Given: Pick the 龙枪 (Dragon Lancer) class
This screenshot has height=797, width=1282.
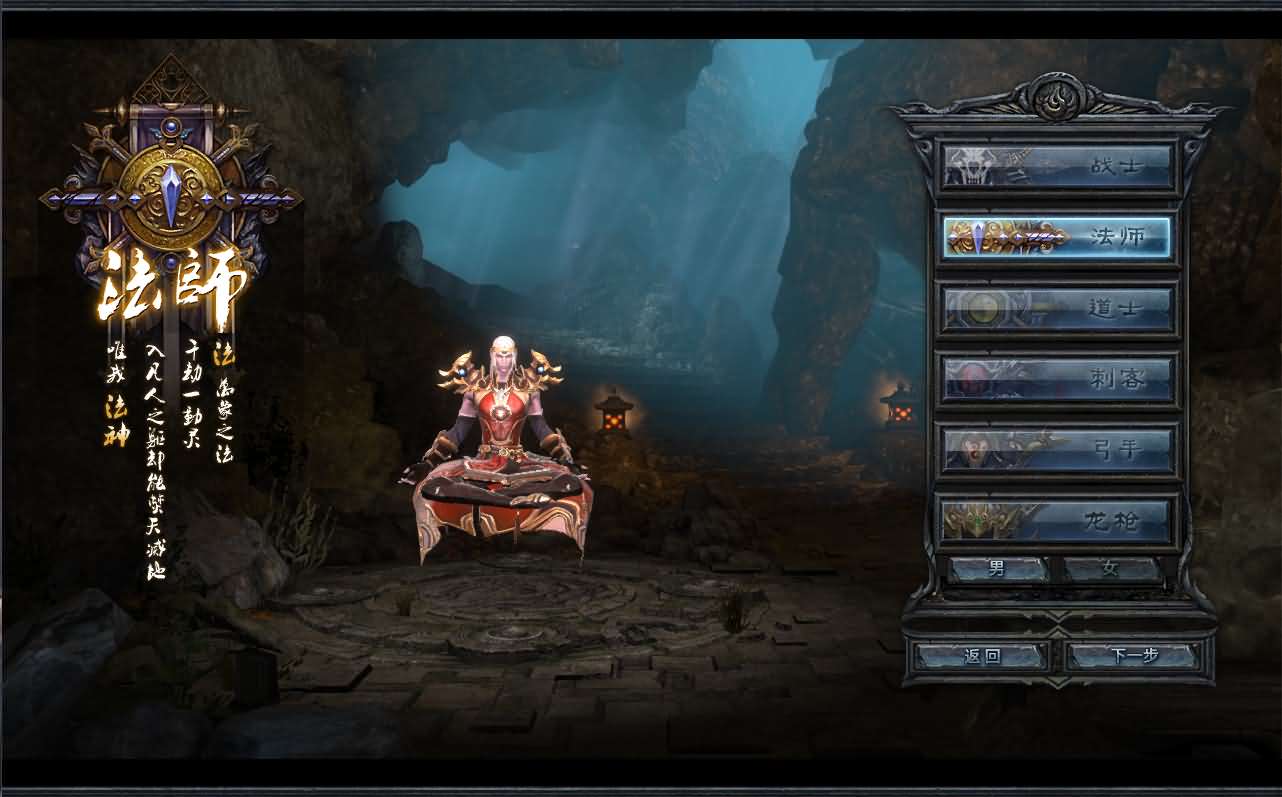Looking at the screenshot, I should coord(1057,520).
